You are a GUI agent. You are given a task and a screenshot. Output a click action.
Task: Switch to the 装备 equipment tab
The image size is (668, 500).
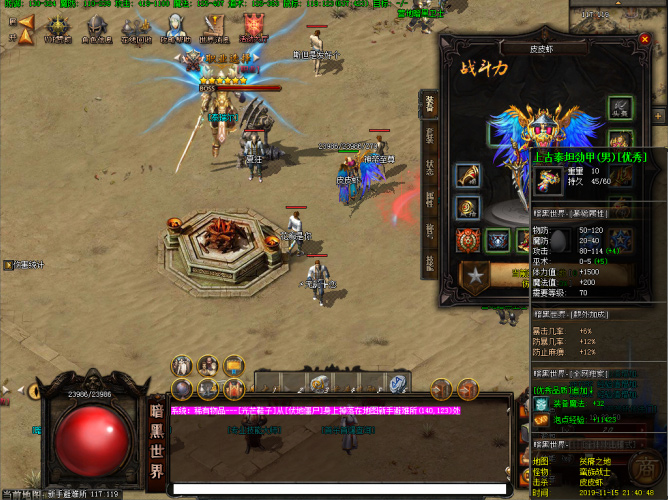coord(428,103)
